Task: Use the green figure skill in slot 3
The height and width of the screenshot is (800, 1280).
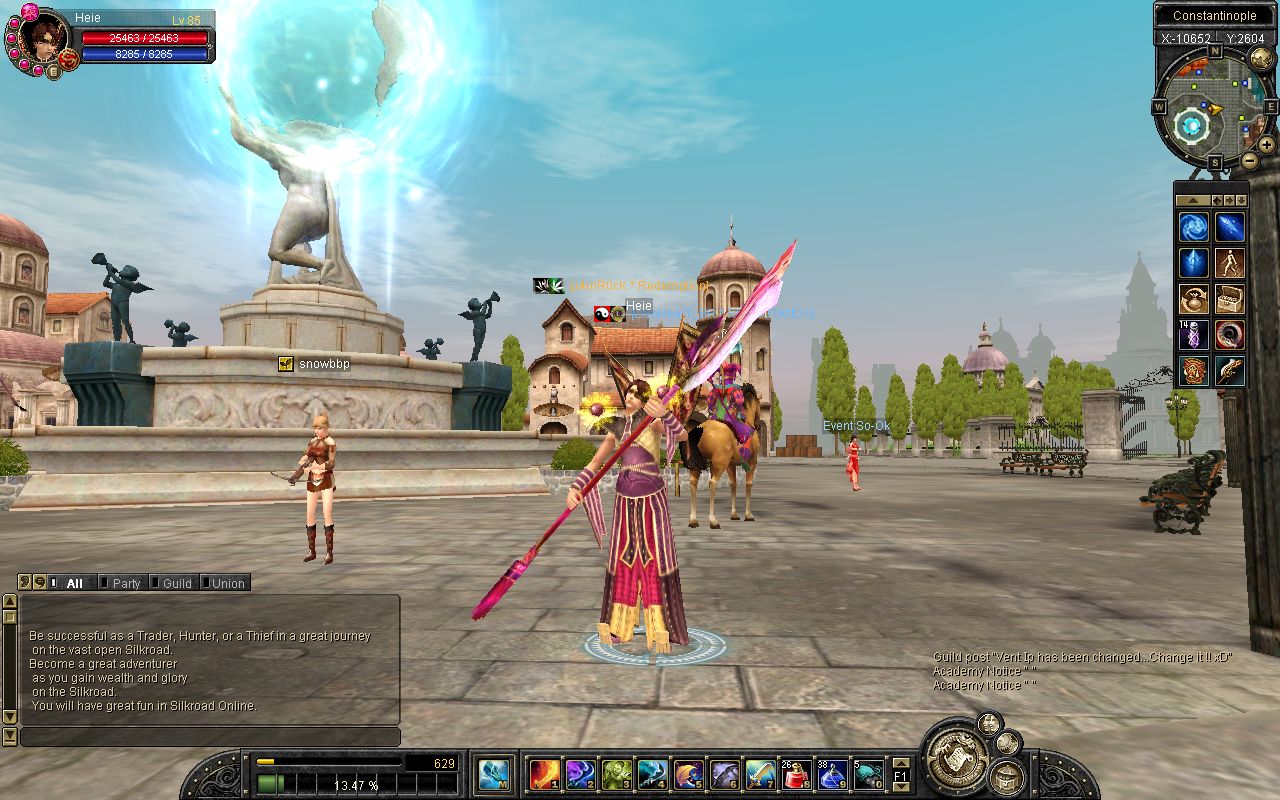Action: coord(616,774)
